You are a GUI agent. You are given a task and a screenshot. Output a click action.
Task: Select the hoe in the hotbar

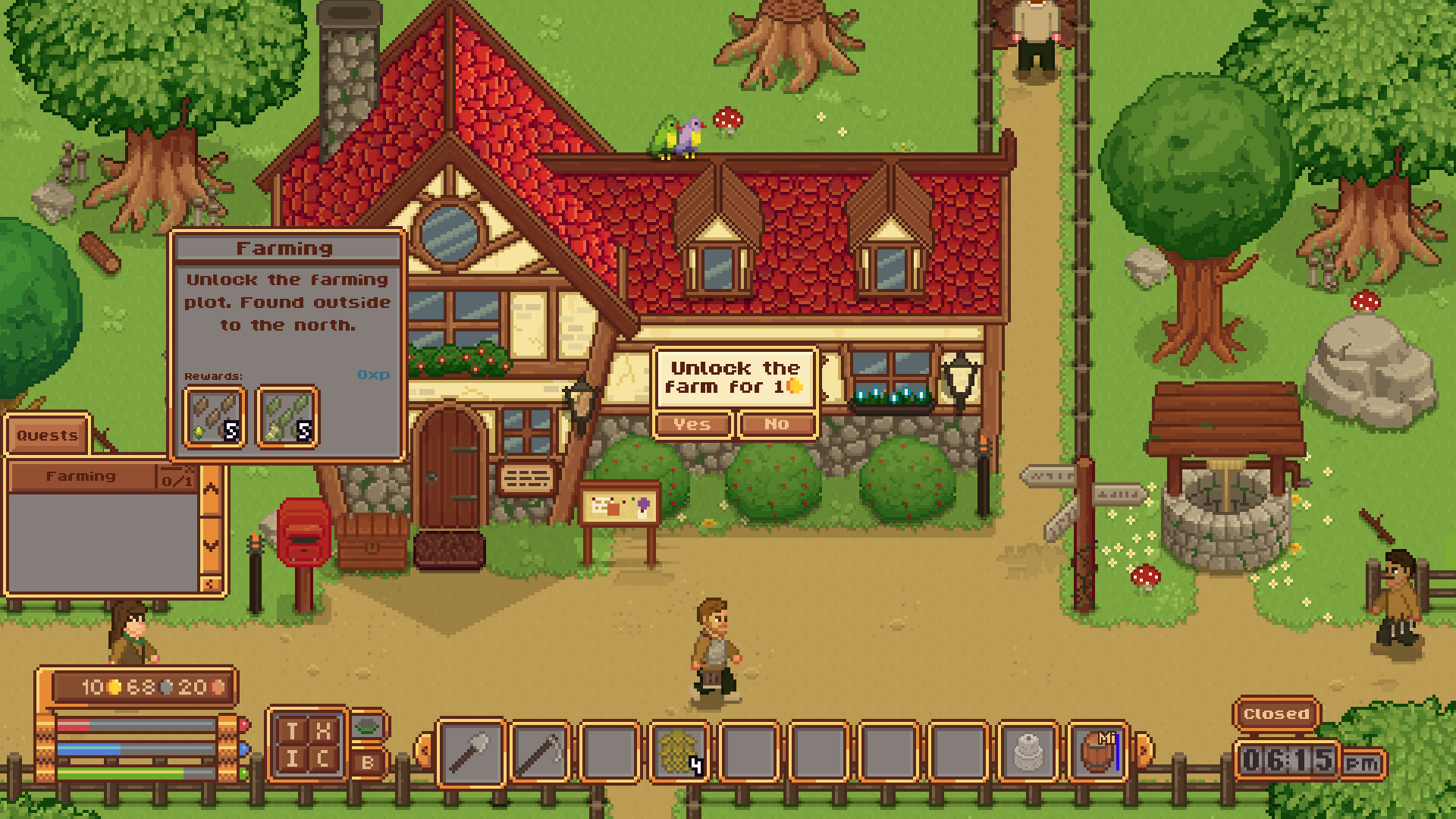540,752
